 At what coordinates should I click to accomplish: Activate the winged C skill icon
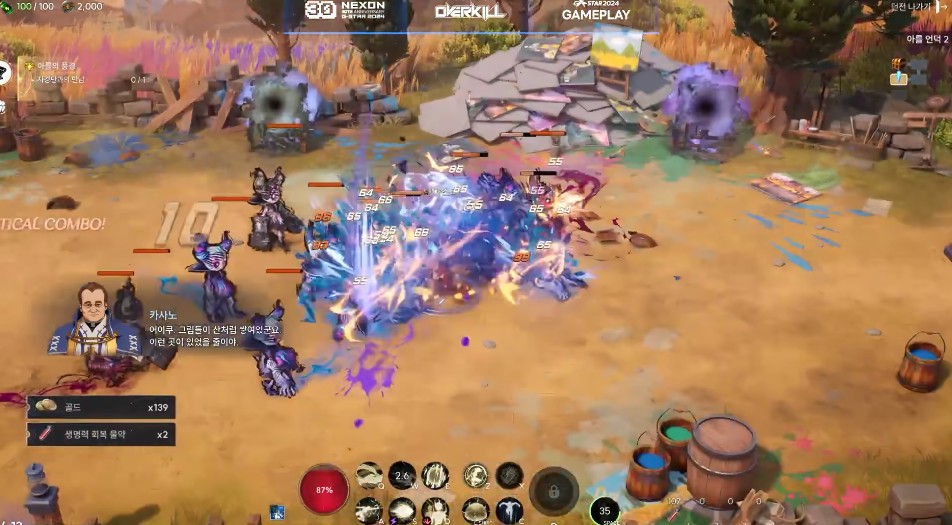click(509, 510)
